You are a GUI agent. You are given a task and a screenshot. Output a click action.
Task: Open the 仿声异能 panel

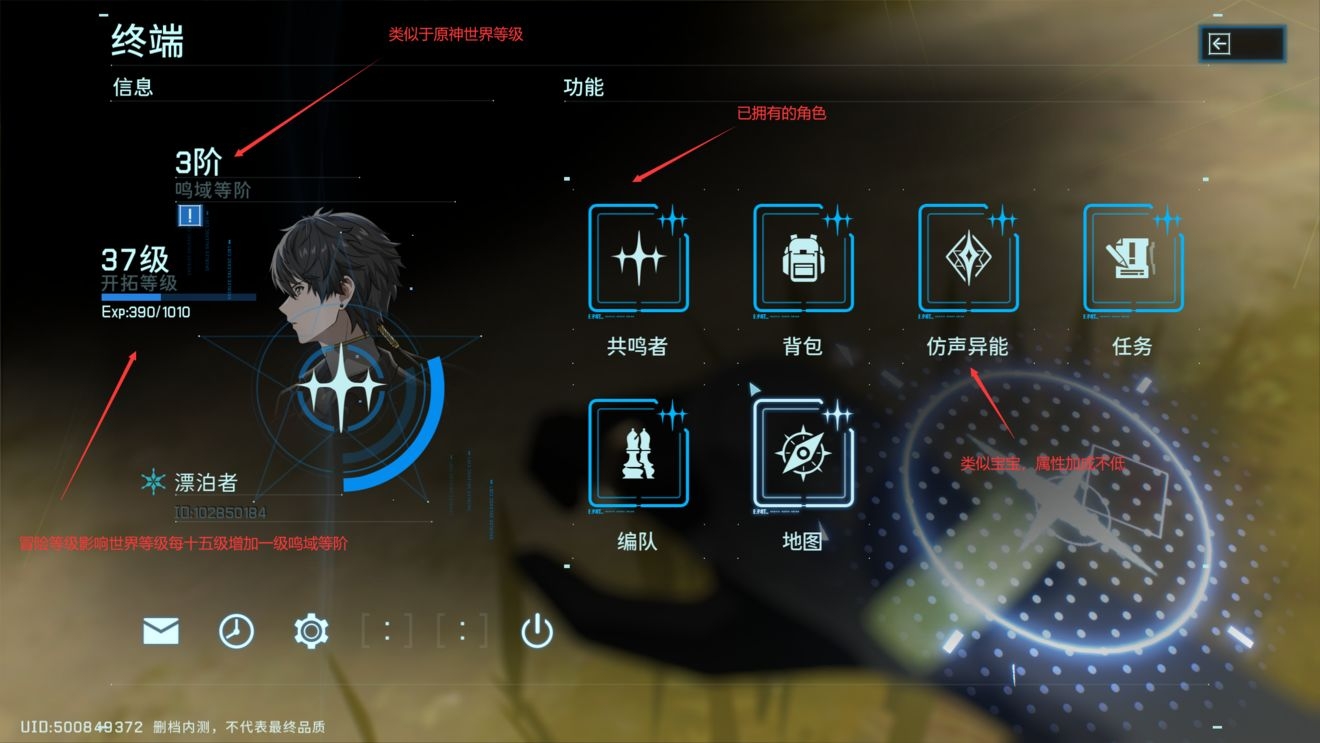coord(968,260)
